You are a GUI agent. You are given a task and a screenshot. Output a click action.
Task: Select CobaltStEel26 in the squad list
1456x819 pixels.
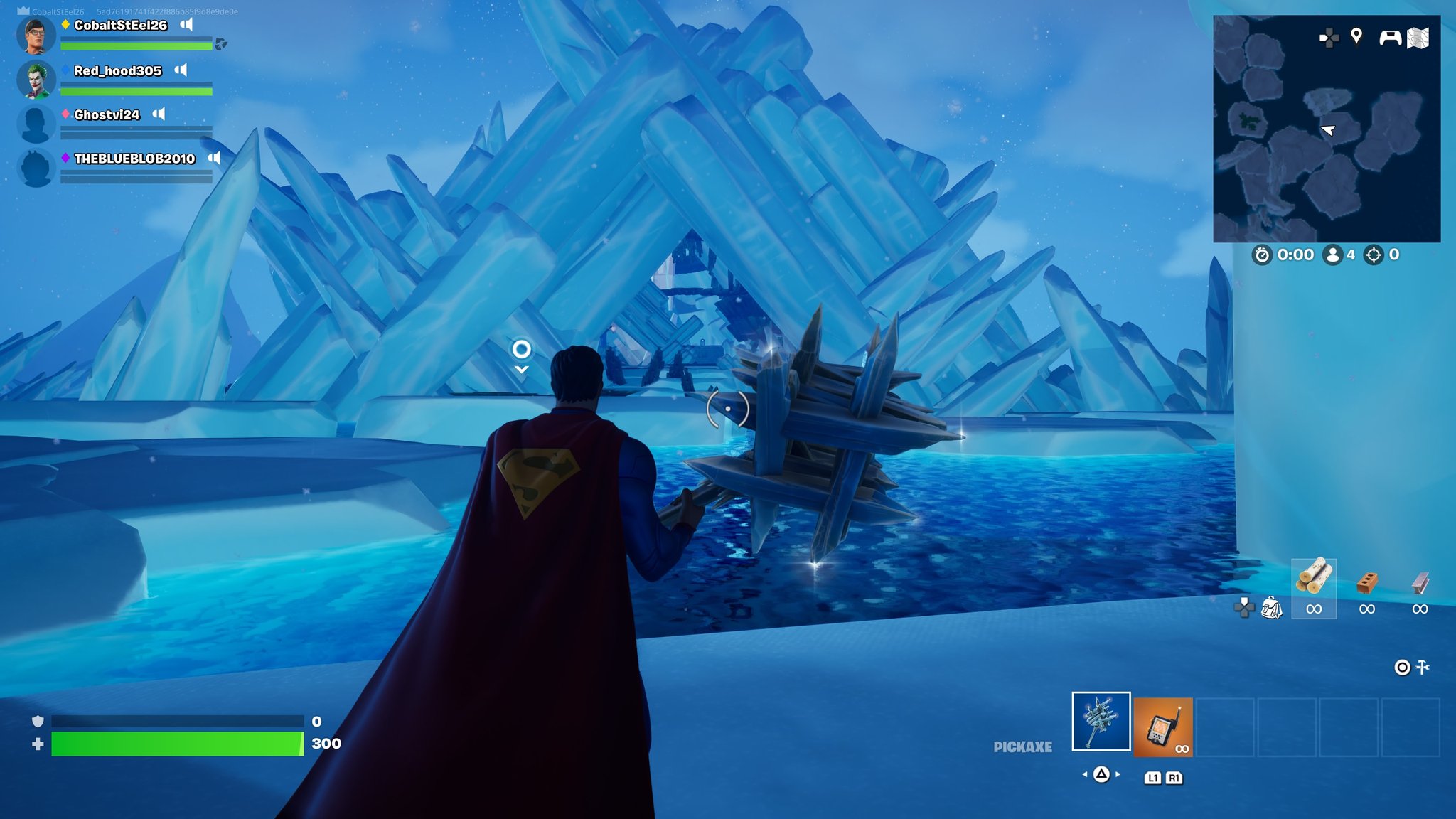point(120,26)
